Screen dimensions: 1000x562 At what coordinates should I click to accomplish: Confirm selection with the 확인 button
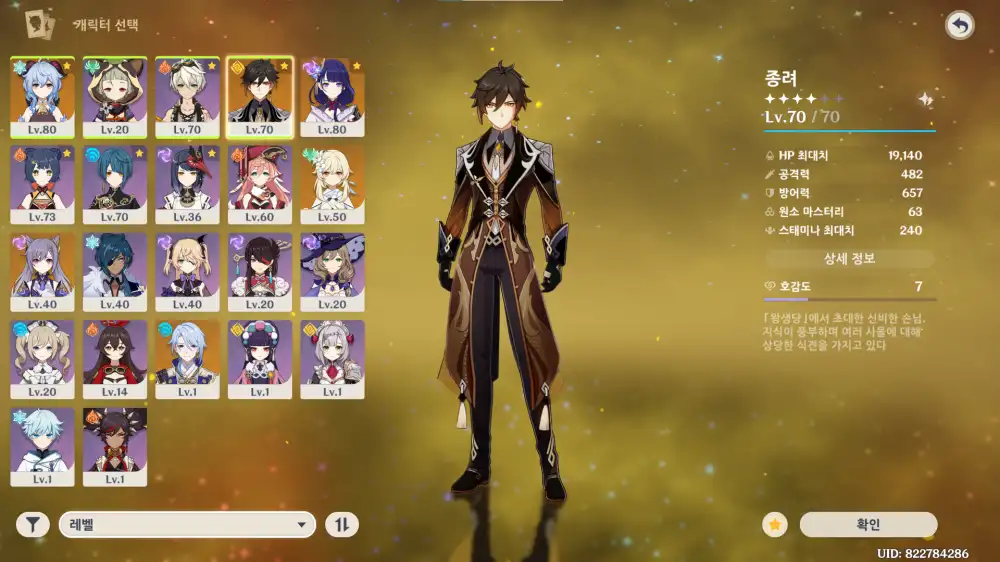[x=868, y=524]
